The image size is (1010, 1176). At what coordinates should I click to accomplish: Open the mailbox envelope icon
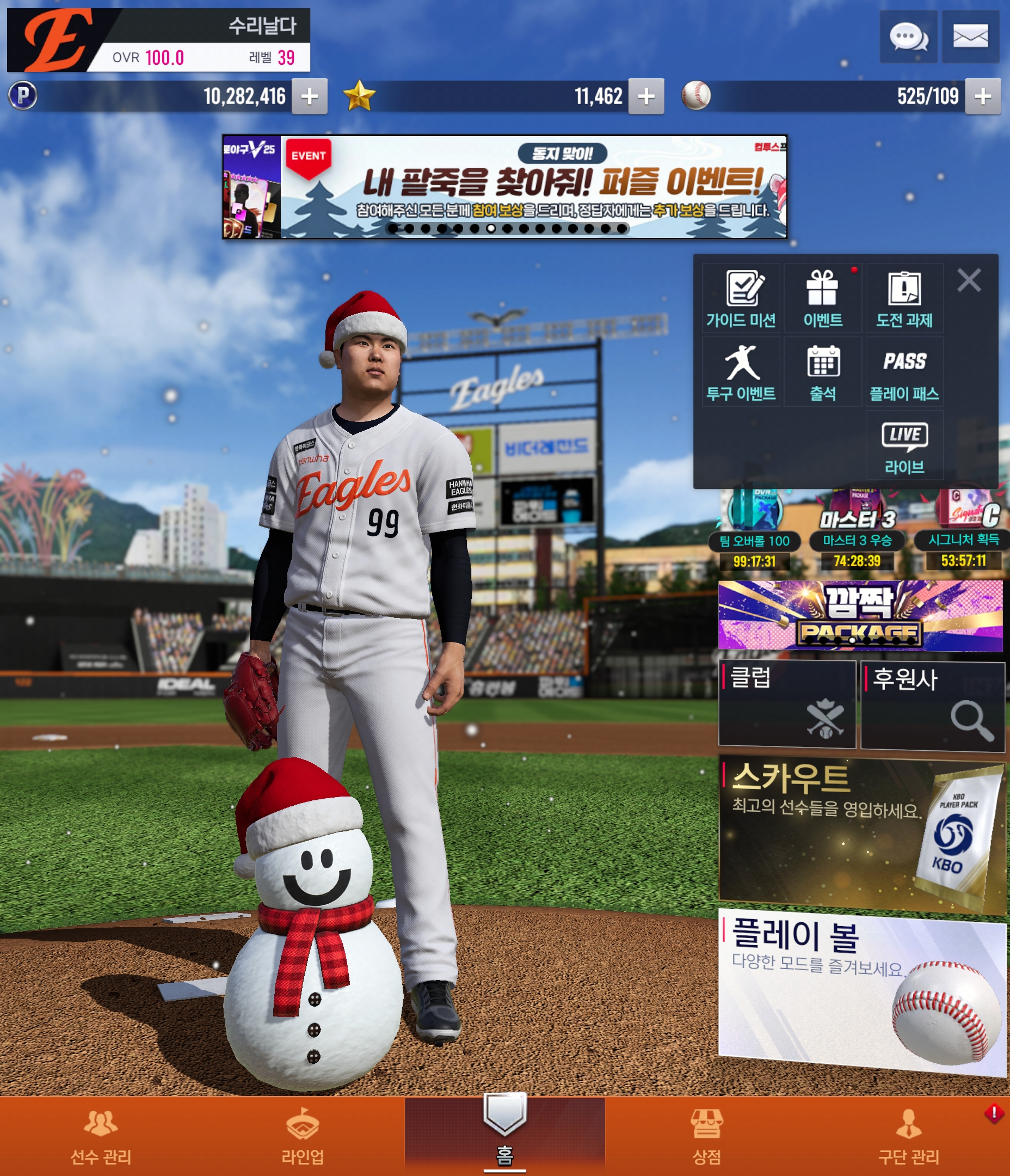970,37
